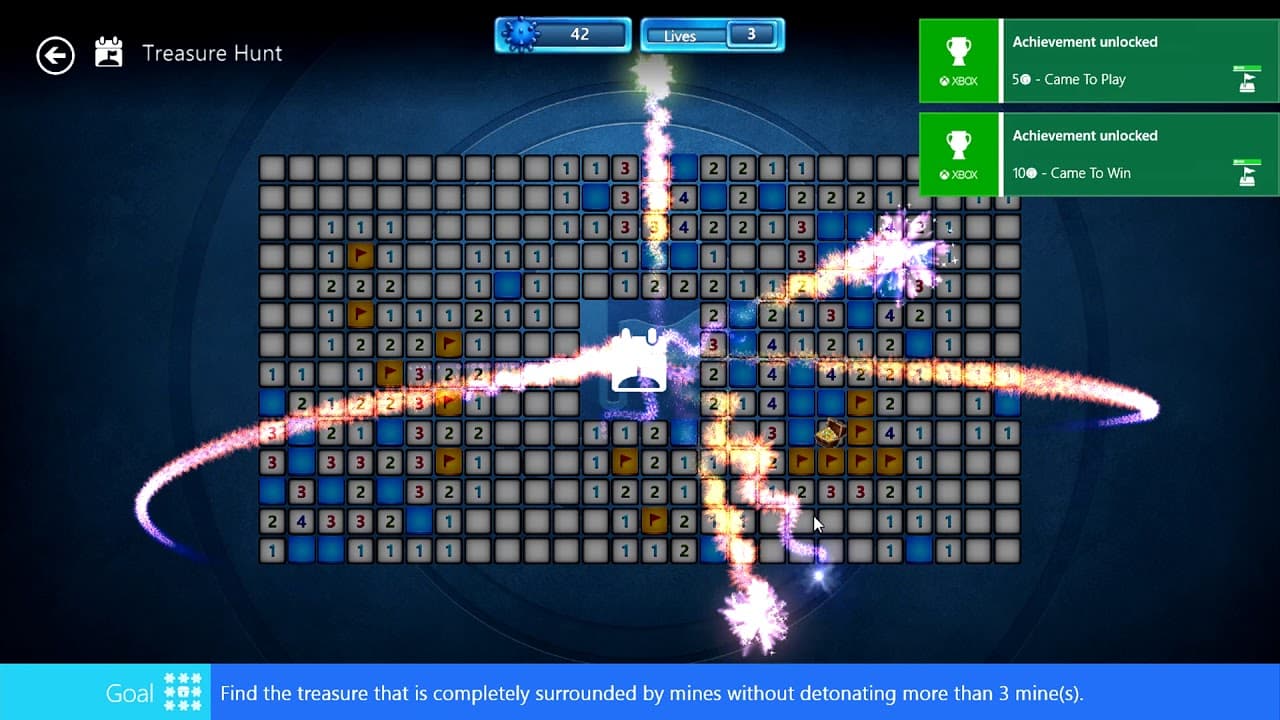Click the Treasure Hunt game logo icon
1280x720 pixels.
pos(108,52)
